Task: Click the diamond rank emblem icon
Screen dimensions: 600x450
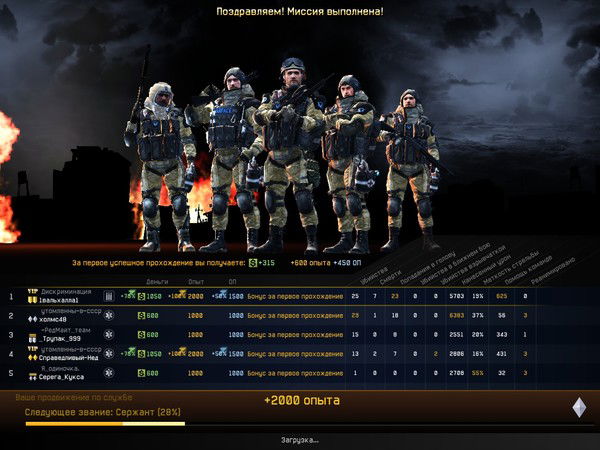Action: 577,407
